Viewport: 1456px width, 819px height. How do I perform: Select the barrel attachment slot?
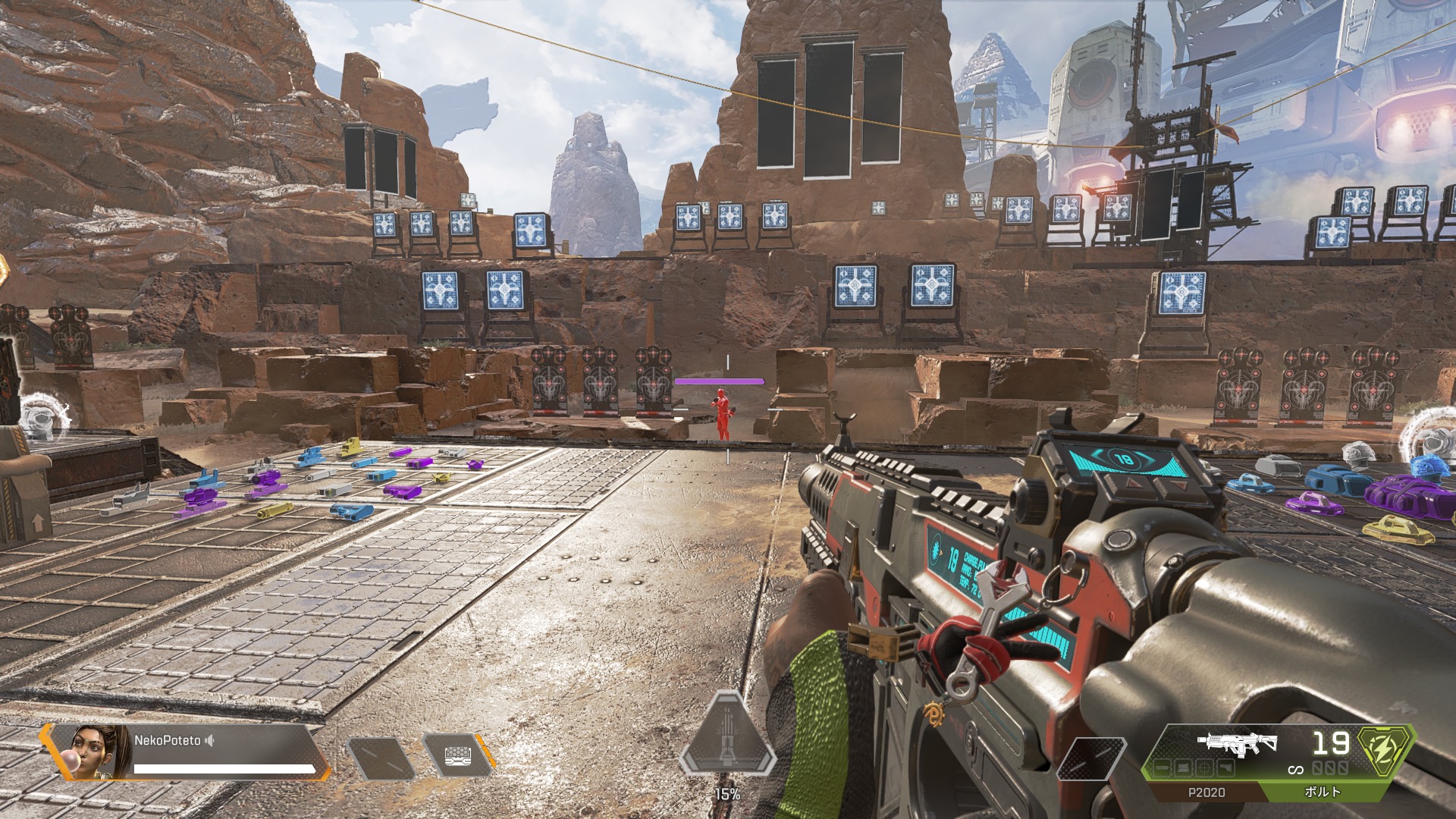[x=1163, y=769]
